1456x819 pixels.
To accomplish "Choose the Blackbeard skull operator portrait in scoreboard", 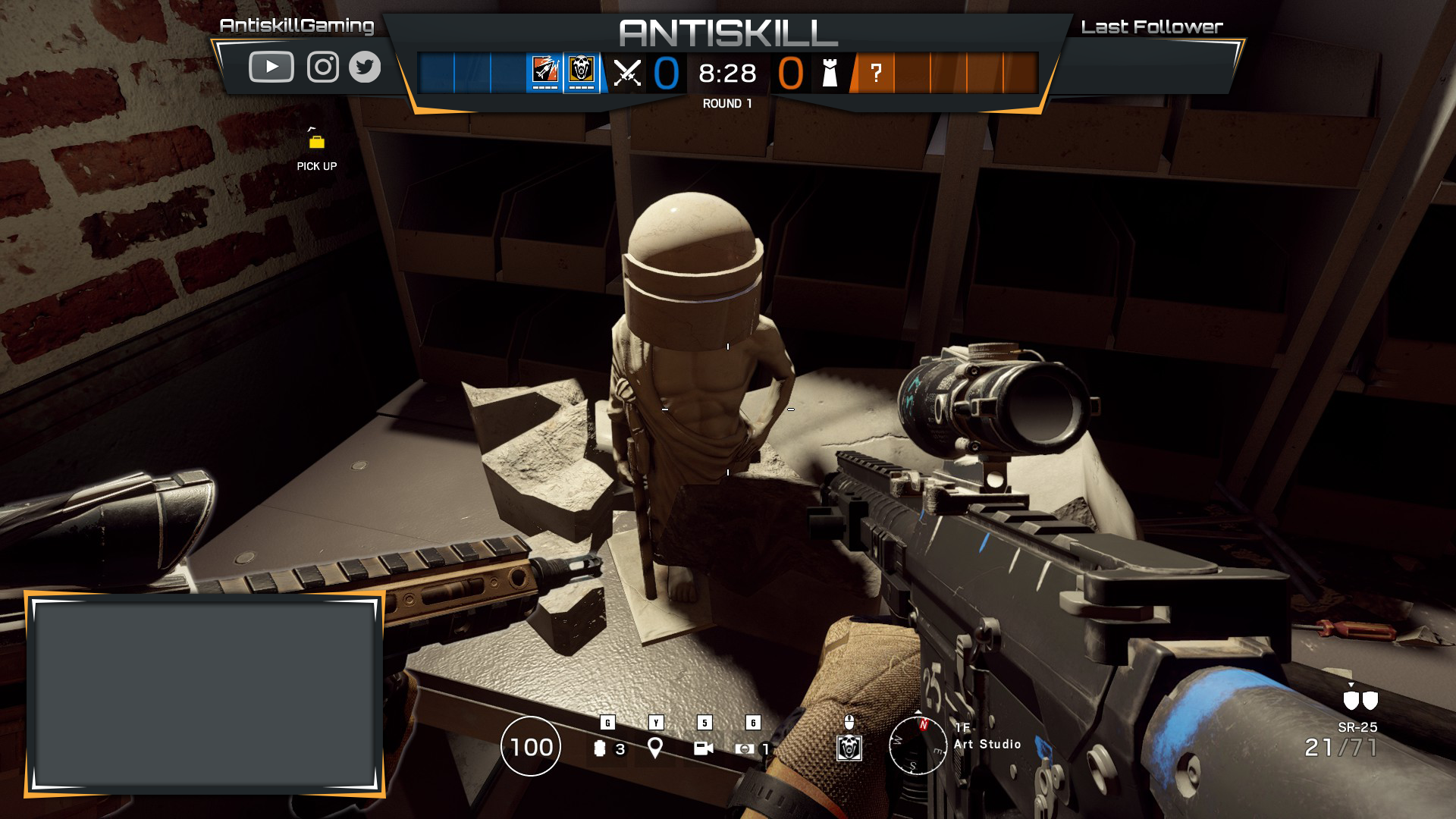I will [582, 71].
